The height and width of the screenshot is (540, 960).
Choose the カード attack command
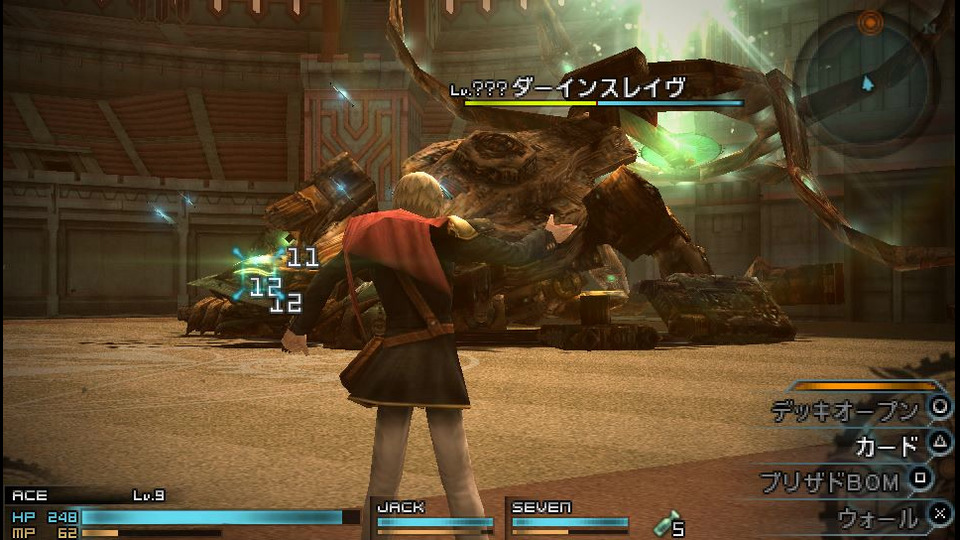886,445
